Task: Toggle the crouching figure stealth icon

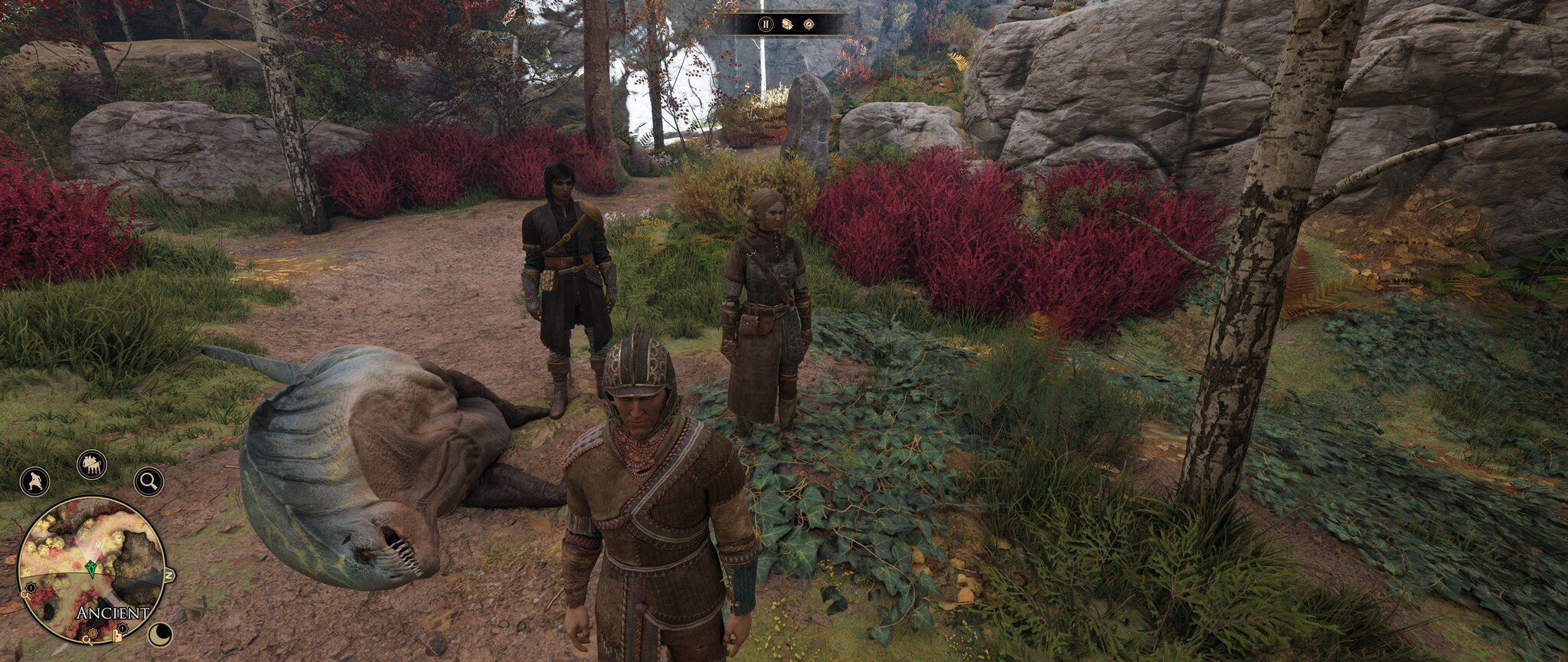Action: click(x=34, y=481)
